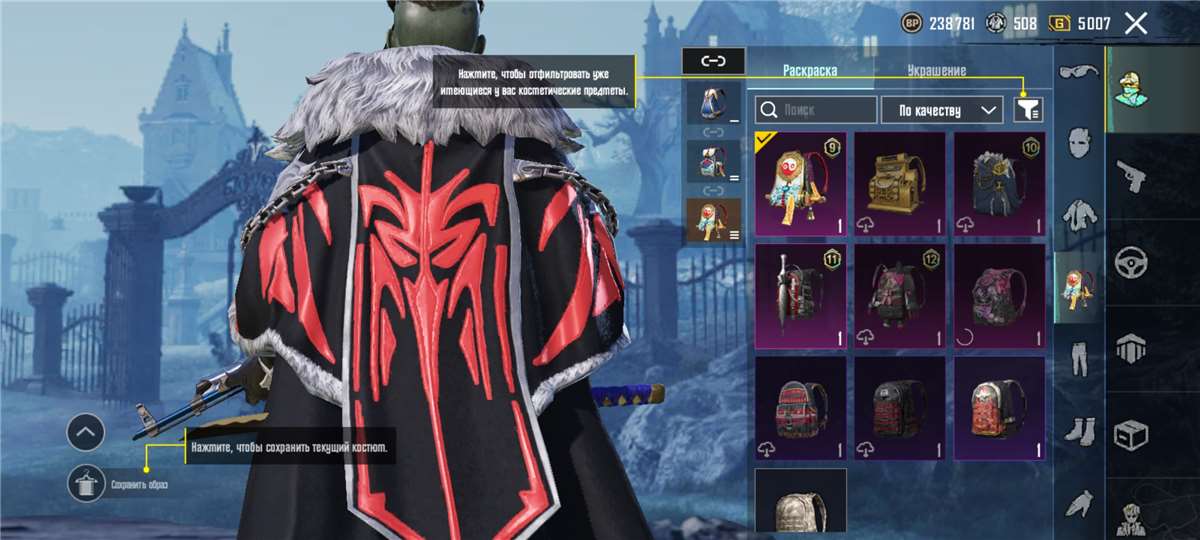Viewport: 1200px width, 540px height.
Task: Toggle the owned-items filter funnel icon
Action: [x=1027, y=109]
